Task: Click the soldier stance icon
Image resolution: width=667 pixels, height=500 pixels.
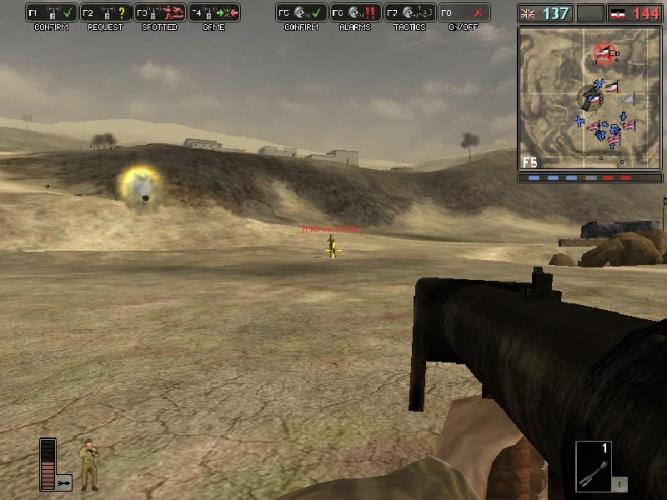Action: [89, 464]
